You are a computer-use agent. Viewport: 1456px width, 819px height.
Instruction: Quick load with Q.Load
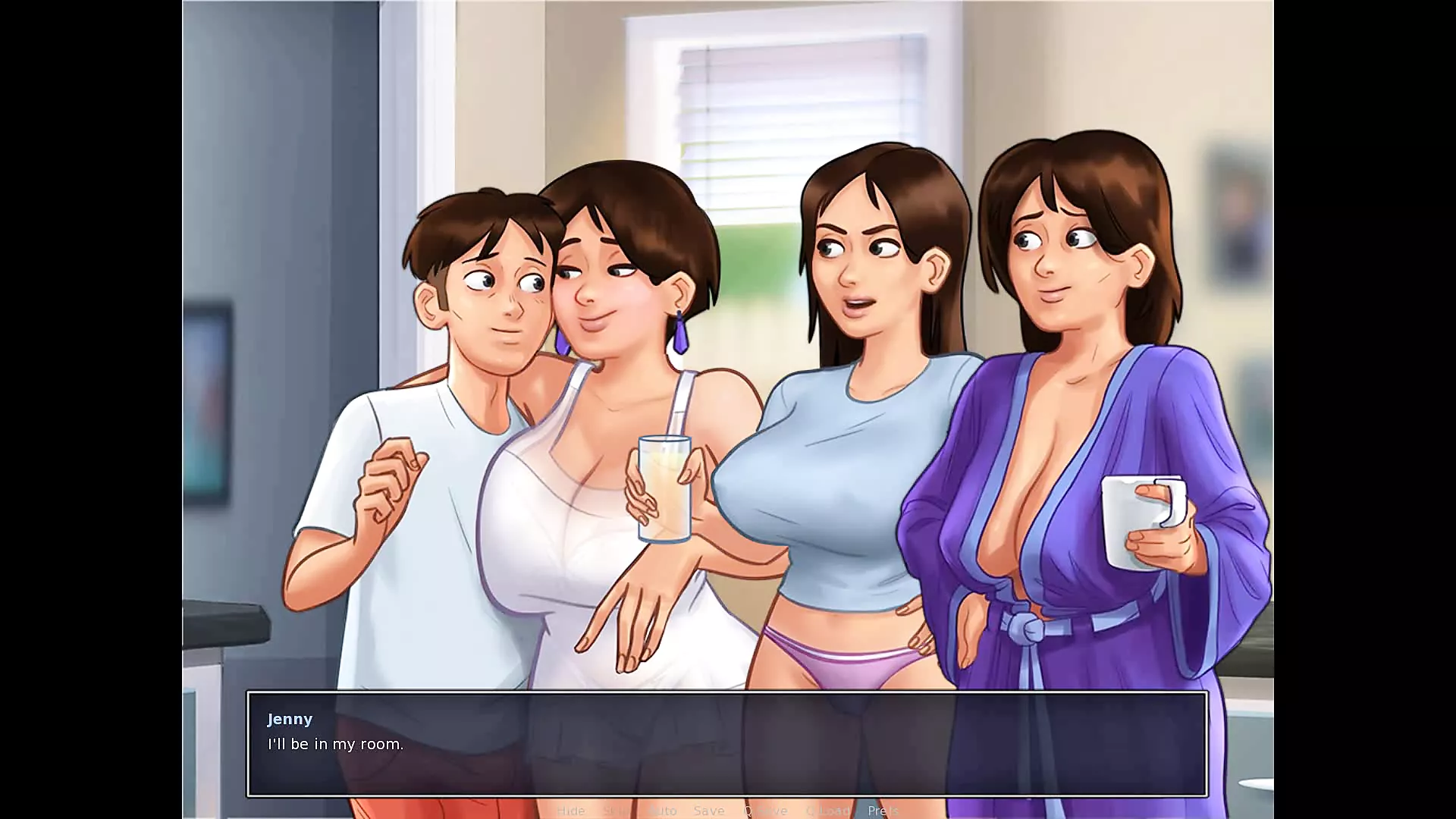(x=827, y=811)
